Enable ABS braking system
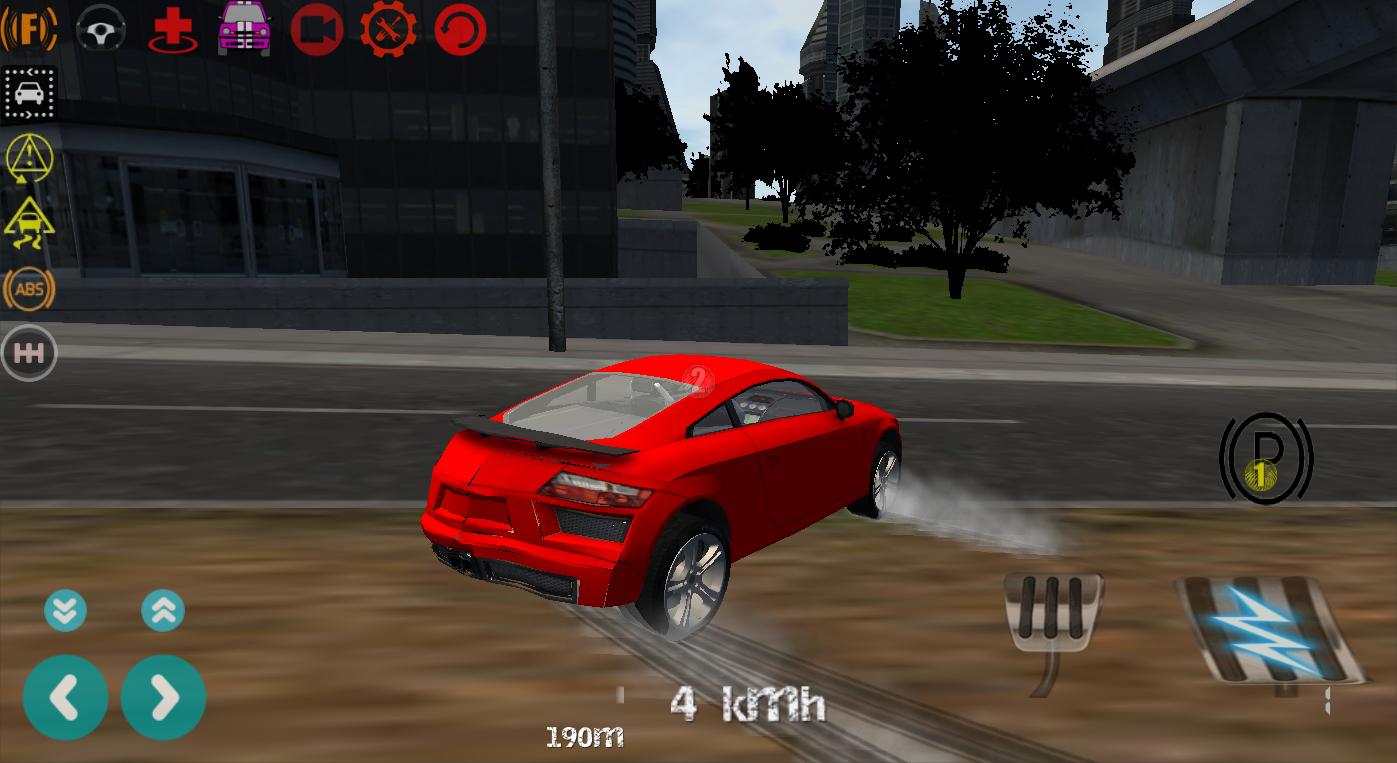The image size is (1397, 763). point(29,289)
